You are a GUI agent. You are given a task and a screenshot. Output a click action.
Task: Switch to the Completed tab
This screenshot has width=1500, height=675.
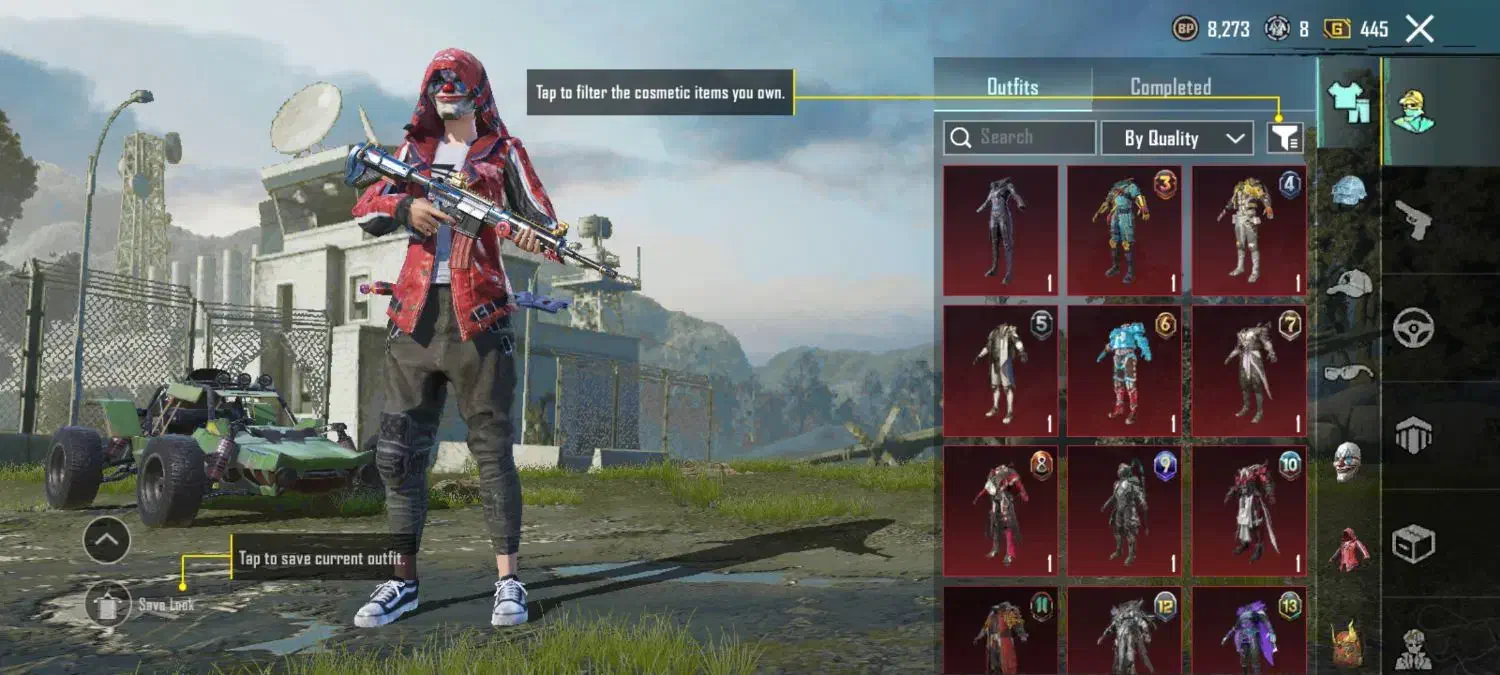coord(1170,87)
